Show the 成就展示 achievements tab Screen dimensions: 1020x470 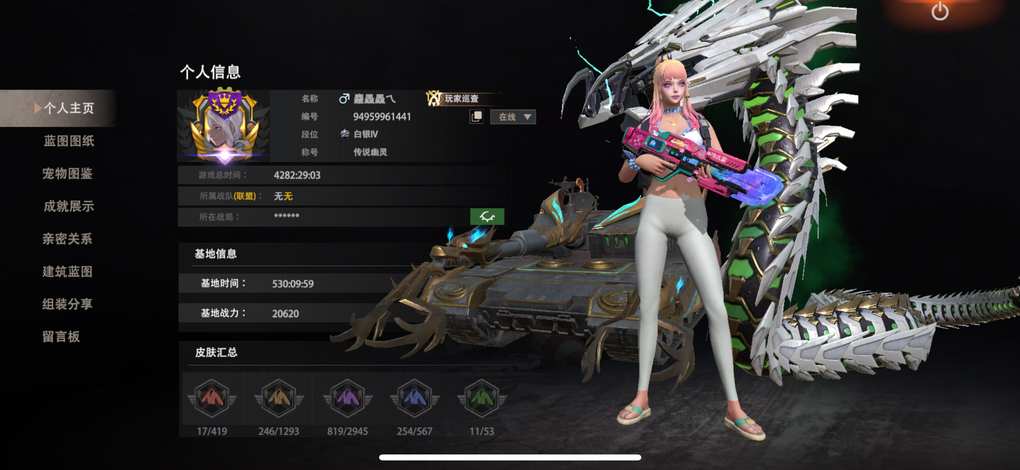click(68, 206)
